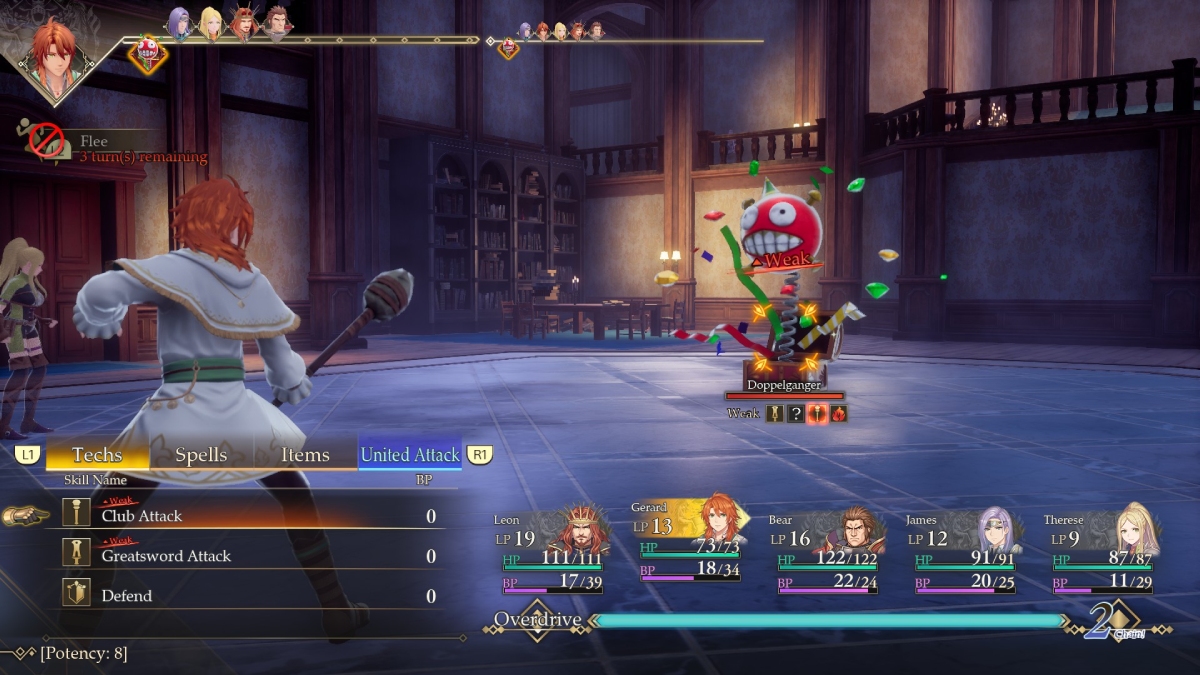This screenshot has width=1200, height=675.
Task: Choose James's party status panel
Action: point(962,552)
